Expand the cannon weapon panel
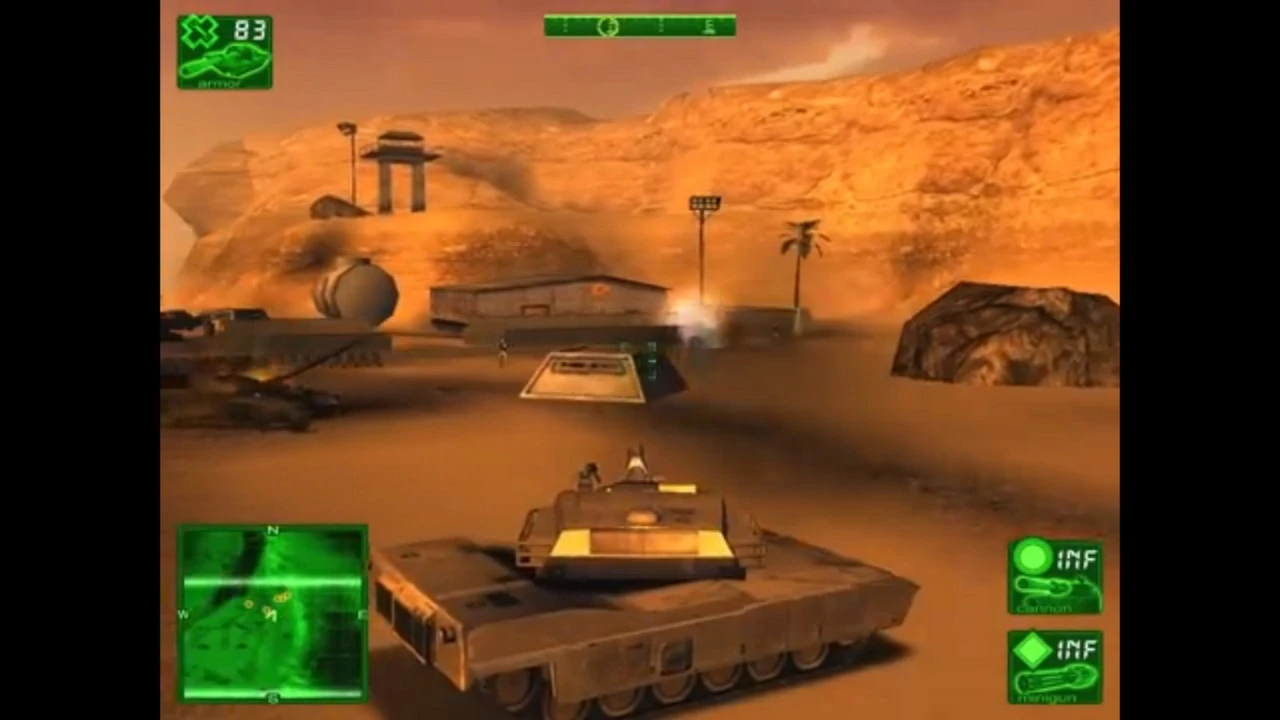This screenshot has width=1280, height=720. (1056, 575)
